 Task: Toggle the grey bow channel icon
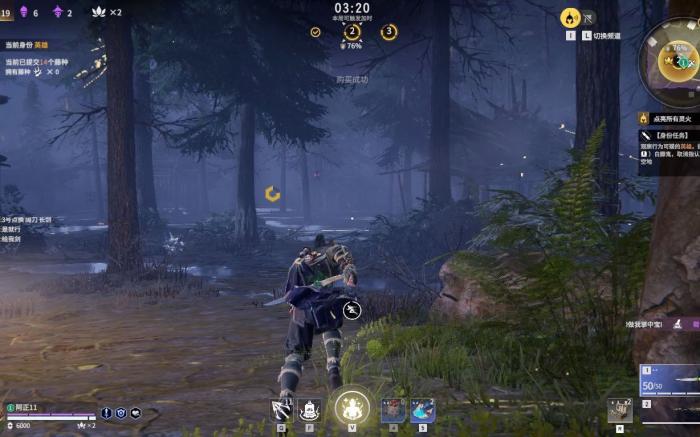(589, 17)
